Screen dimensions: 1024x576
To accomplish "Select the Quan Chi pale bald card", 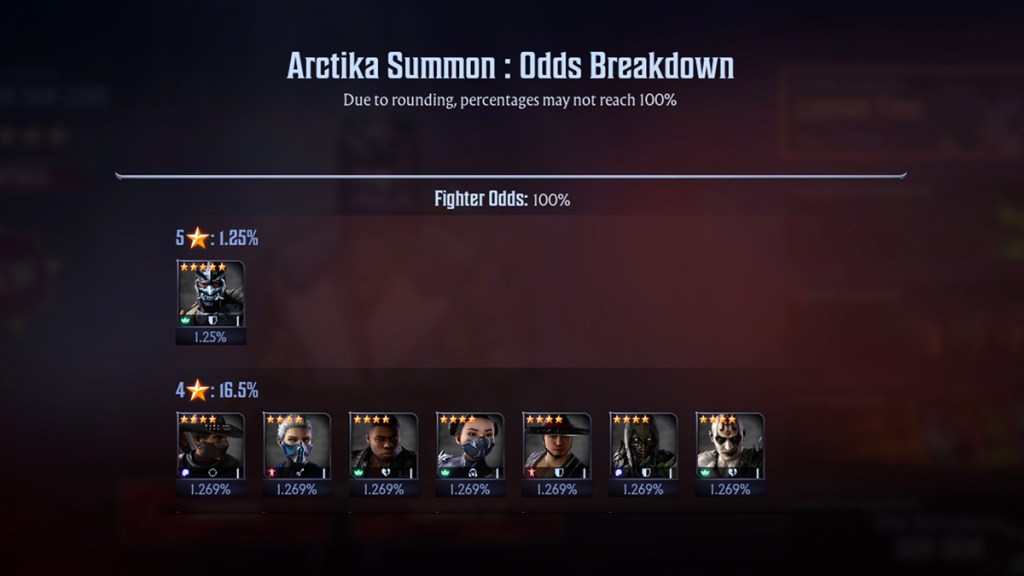I will click(x=729, y=446).
